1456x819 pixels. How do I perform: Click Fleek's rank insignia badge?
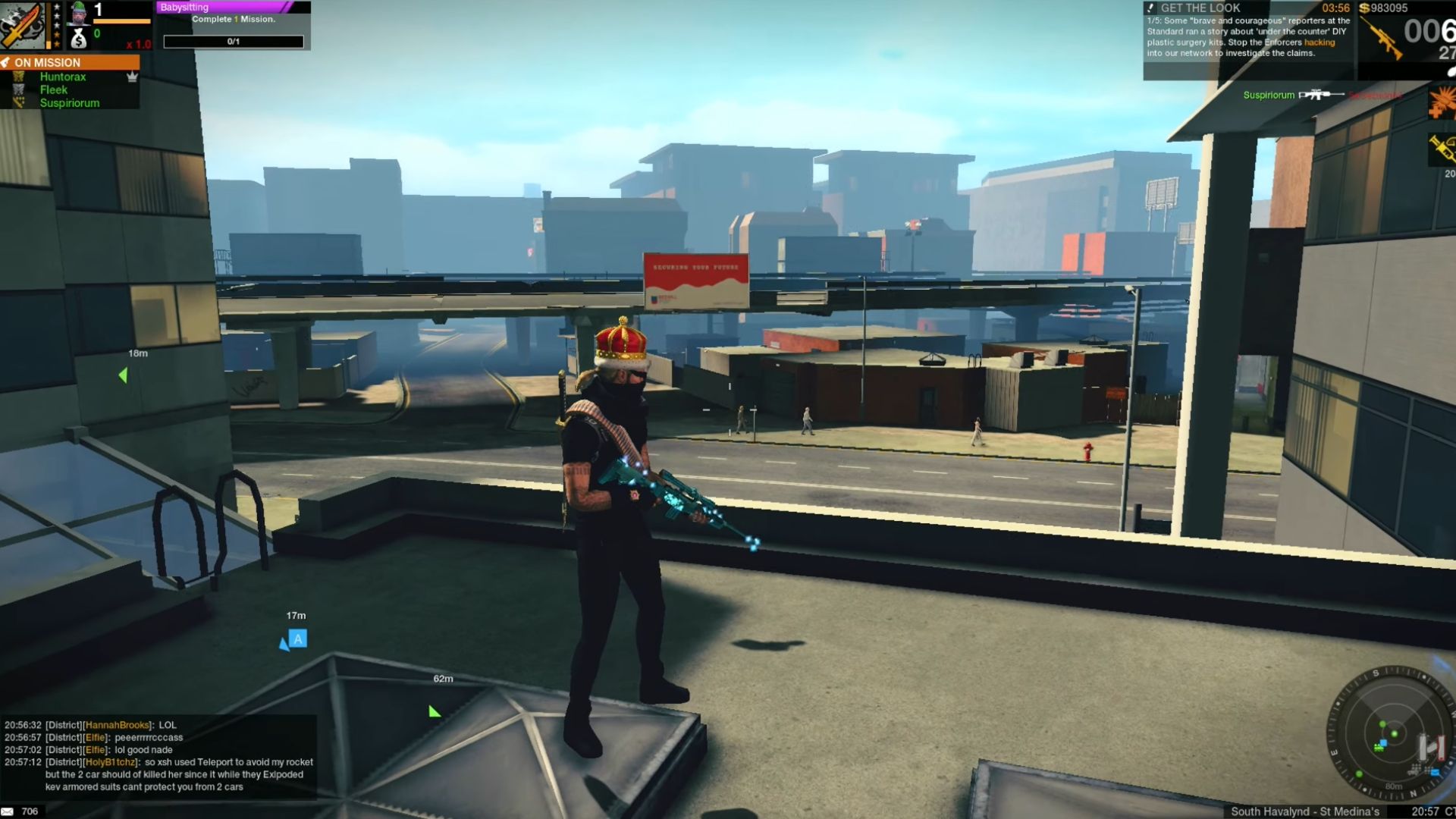[17, 89]
